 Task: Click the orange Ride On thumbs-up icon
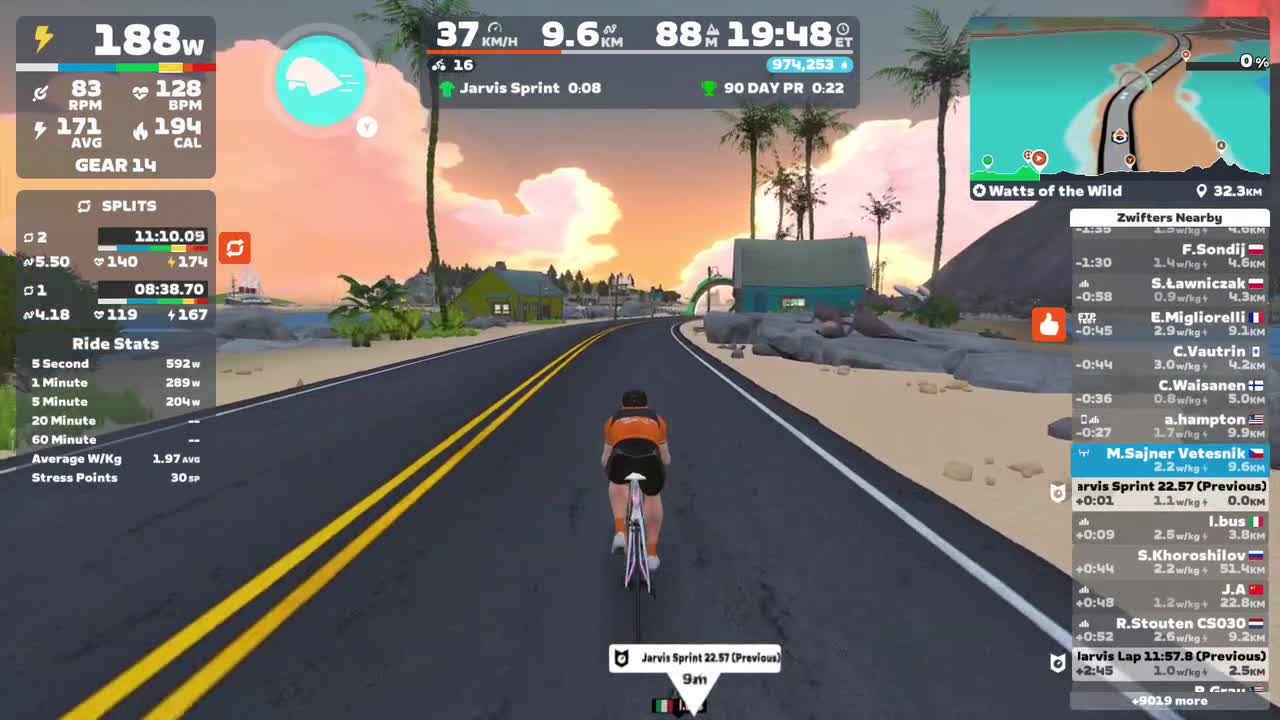[1048, 325]
